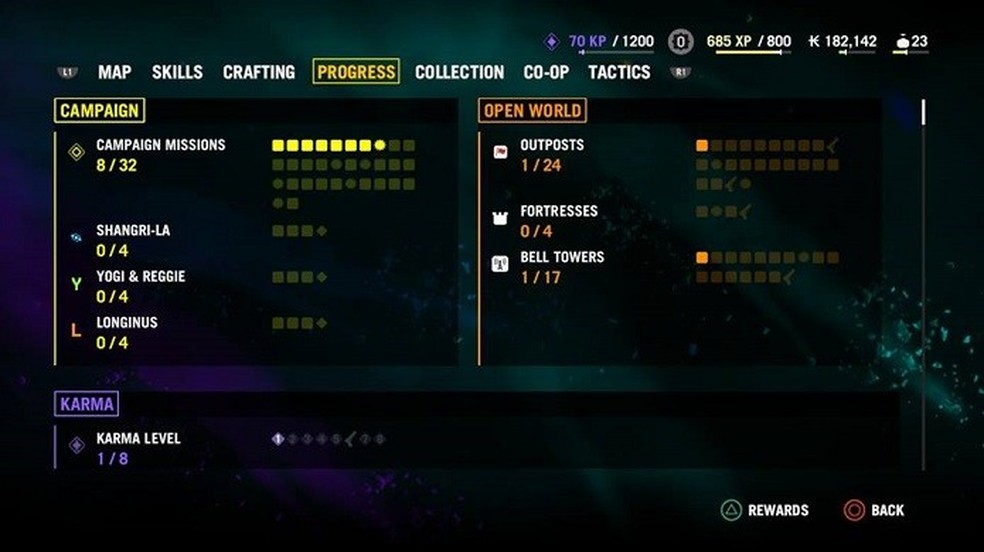Viewport: 984px width, 552px height.
Task: Select the highlighted Progress tab
Action: [x=356, y=72]
